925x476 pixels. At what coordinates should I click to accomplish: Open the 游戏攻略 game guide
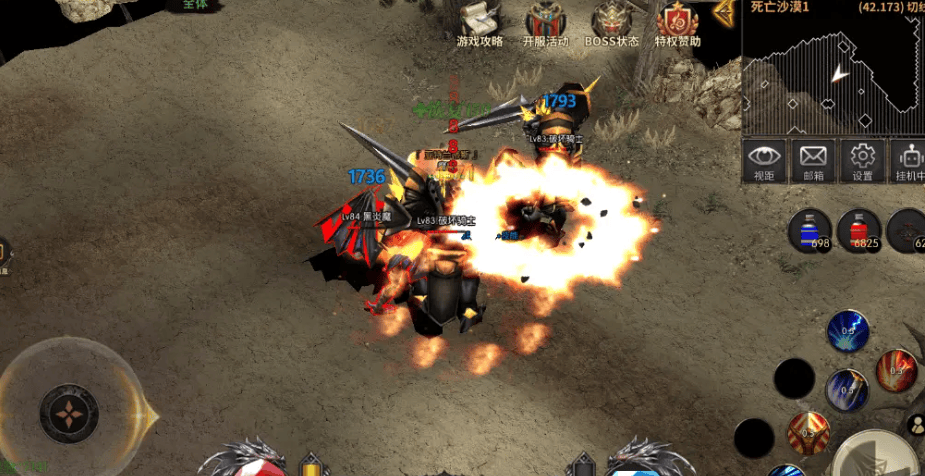click(x=479, y=24)
